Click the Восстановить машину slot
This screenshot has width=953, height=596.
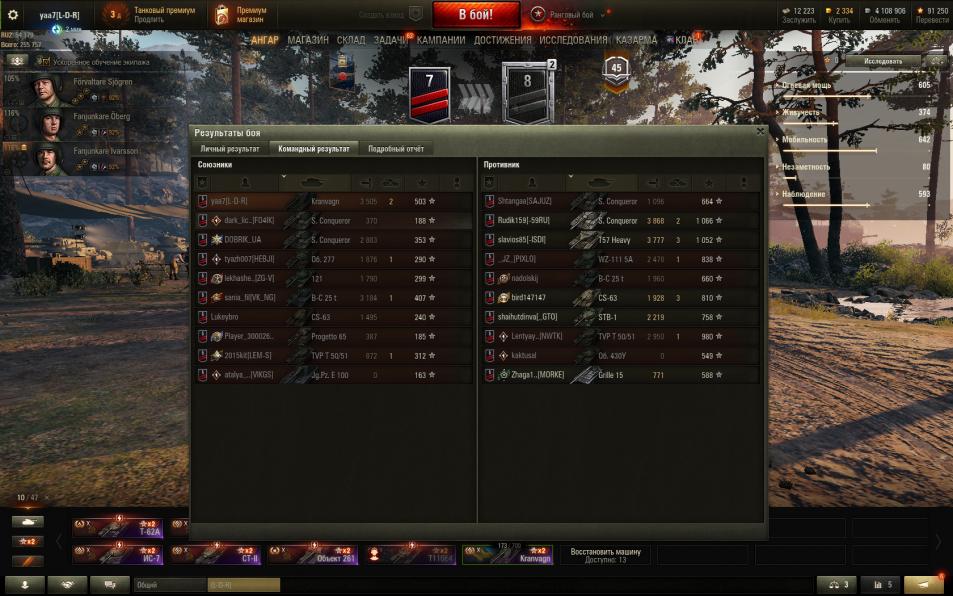606,554
